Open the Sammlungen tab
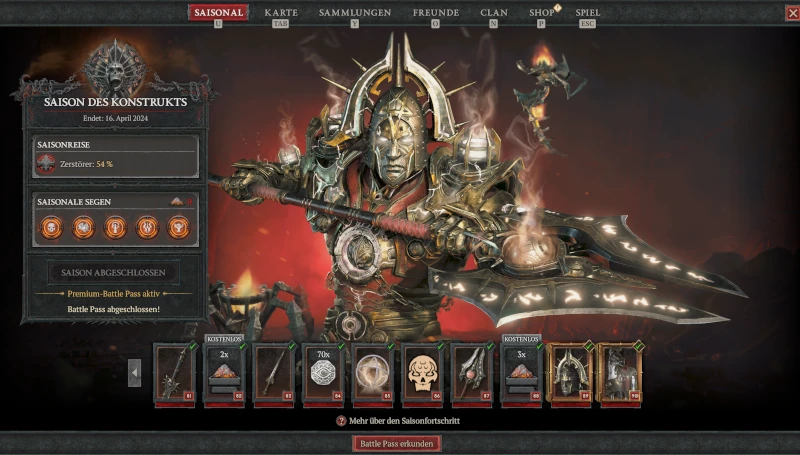Viewport: 800px width, 455px height. point(354,13)
